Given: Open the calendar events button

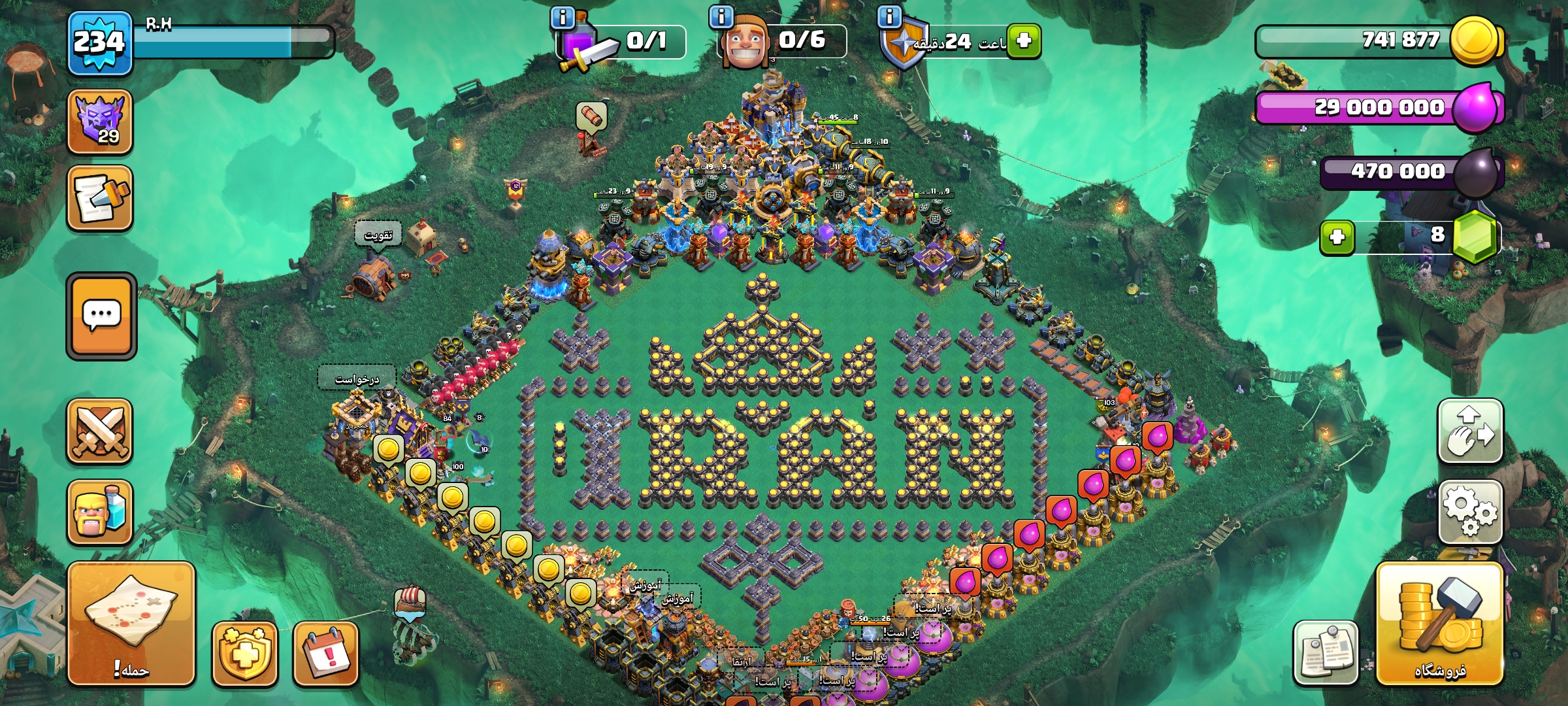Looking at the screenshot, I should [x=325, y=654].
